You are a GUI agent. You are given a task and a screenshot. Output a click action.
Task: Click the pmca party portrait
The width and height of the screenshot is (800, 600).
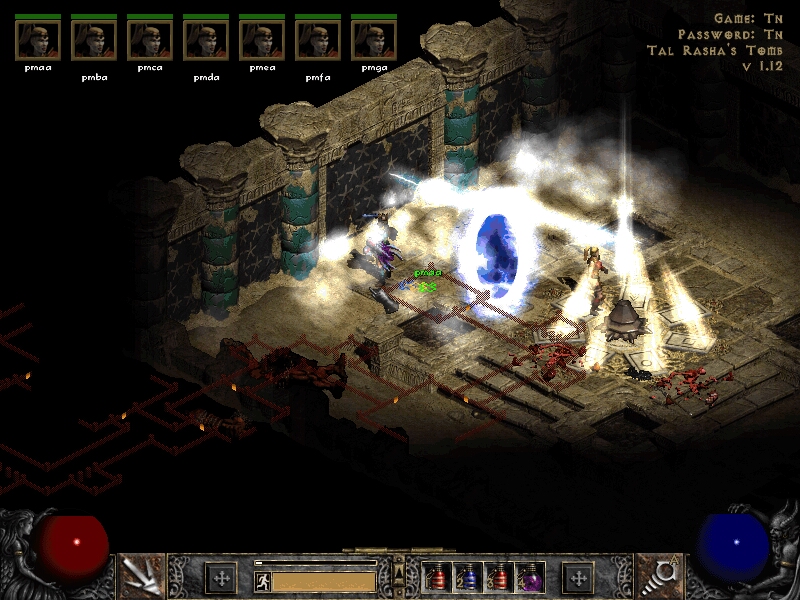tap(150, 40)
